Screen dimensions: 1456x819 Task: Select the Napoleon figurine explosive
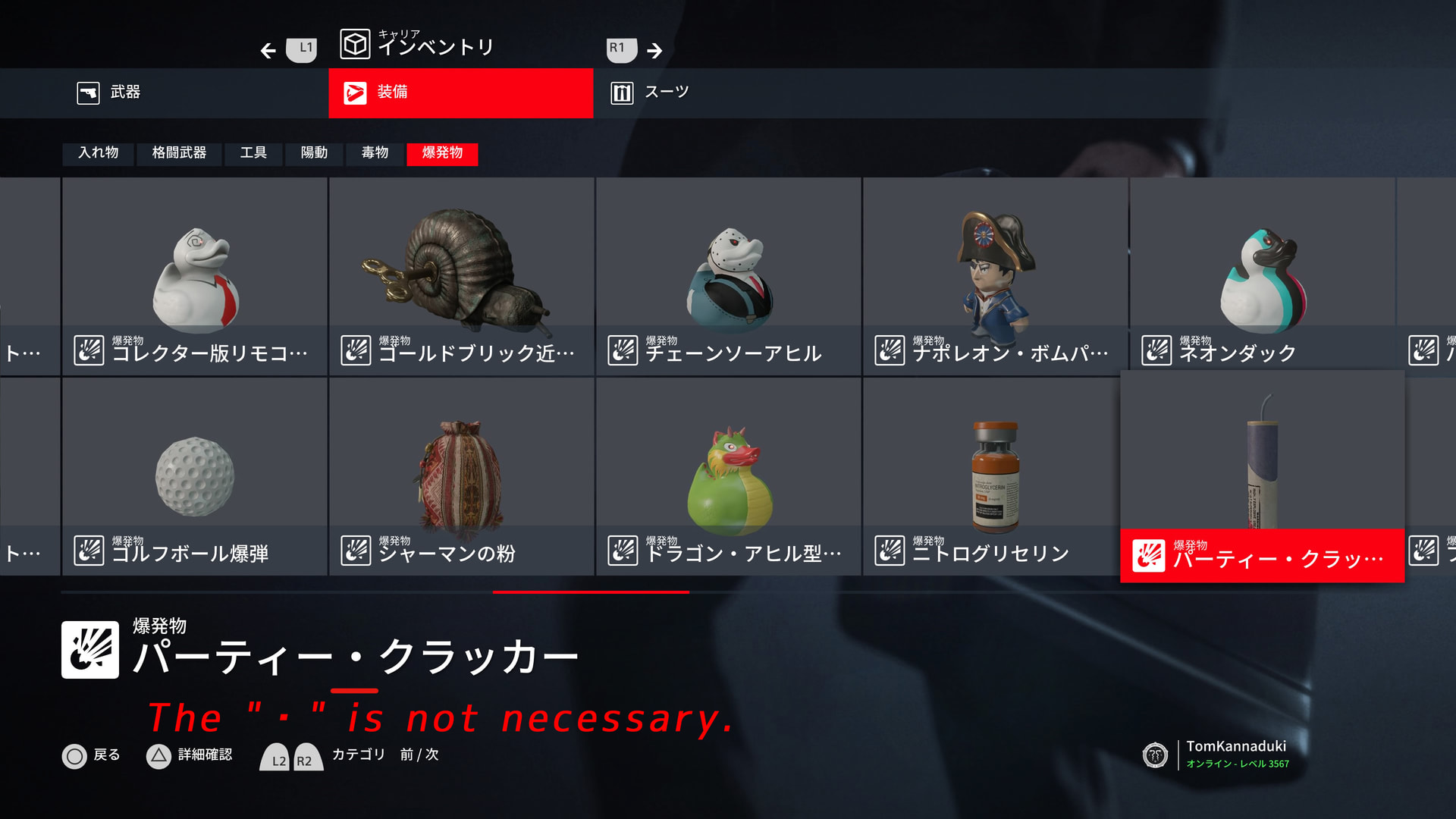[996, 277]
